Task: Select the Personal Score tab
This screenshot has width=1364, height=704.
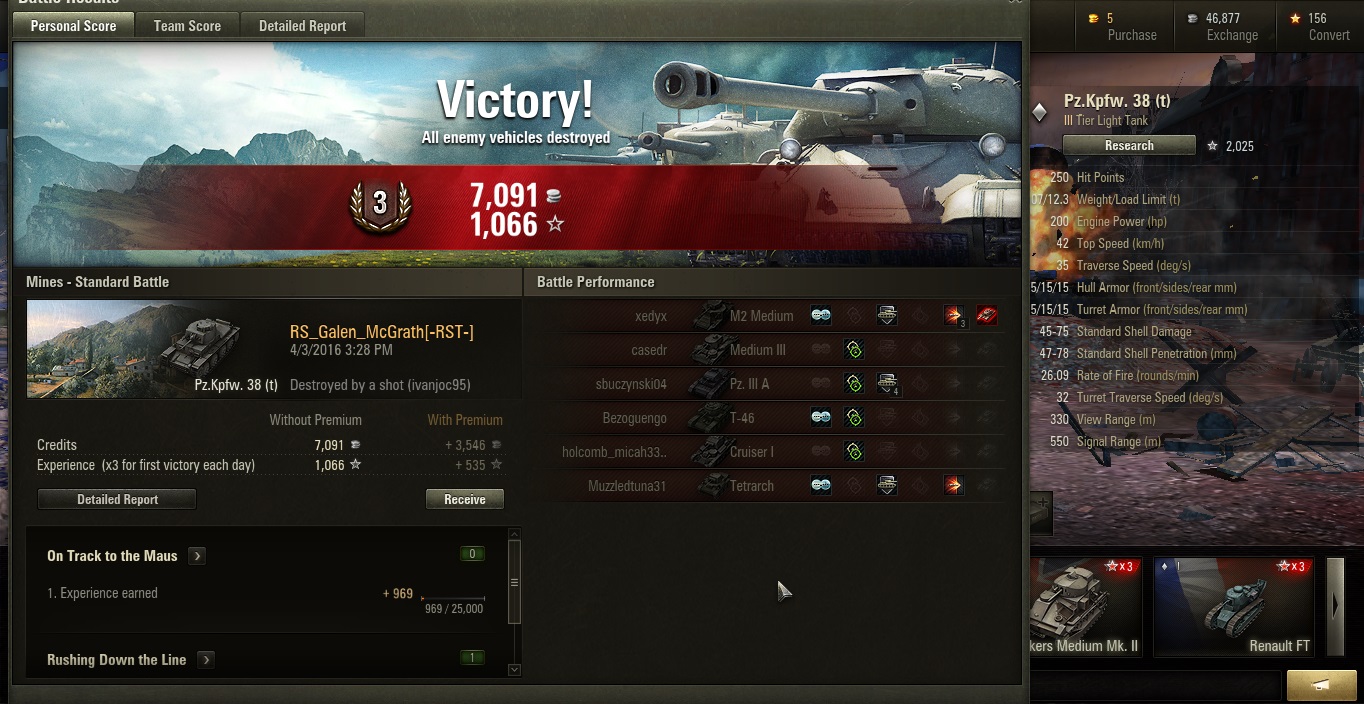Action: [73, 26]
